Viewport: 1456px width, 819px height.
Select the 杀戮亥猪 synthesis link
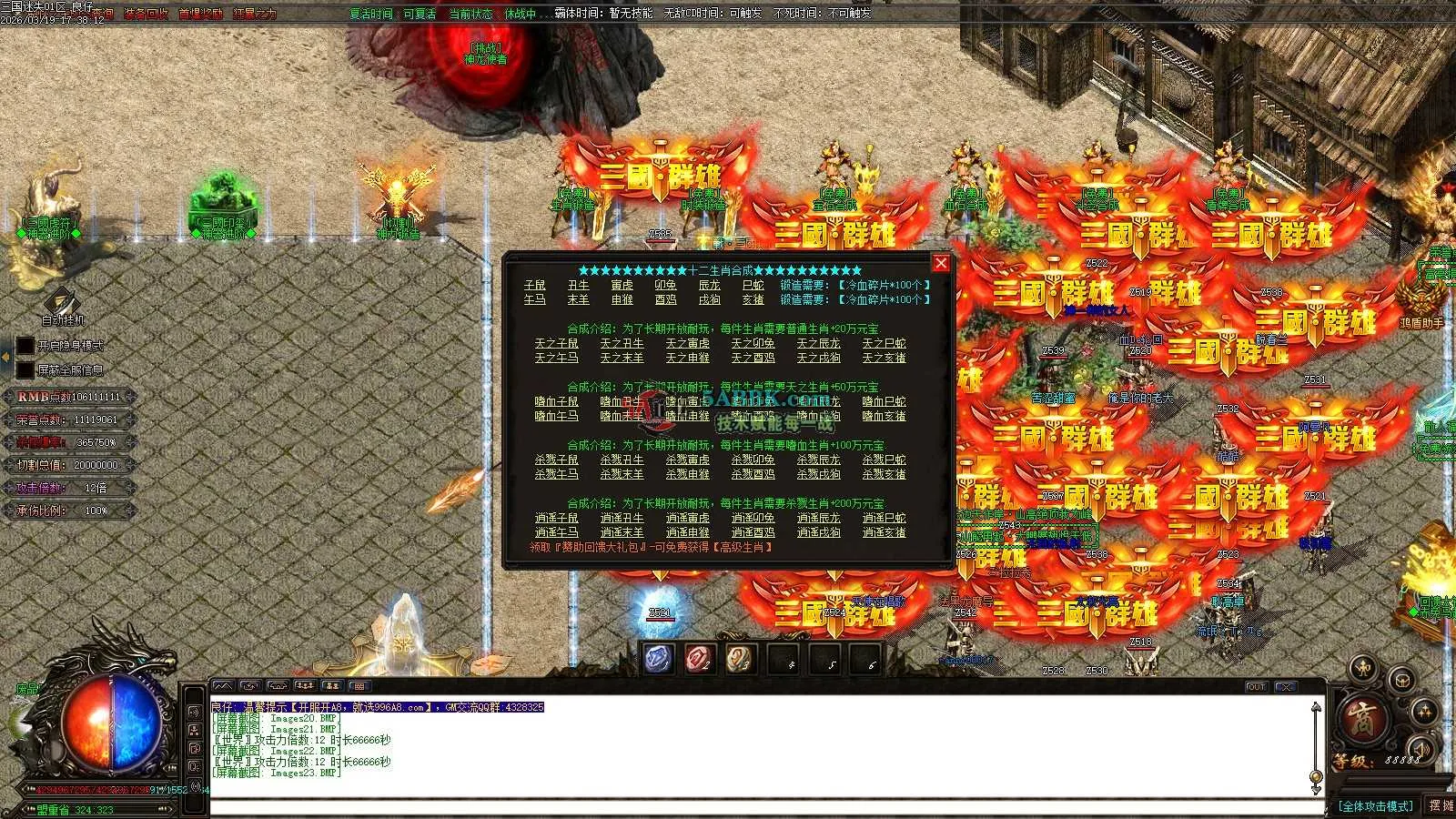click(884, 475)
